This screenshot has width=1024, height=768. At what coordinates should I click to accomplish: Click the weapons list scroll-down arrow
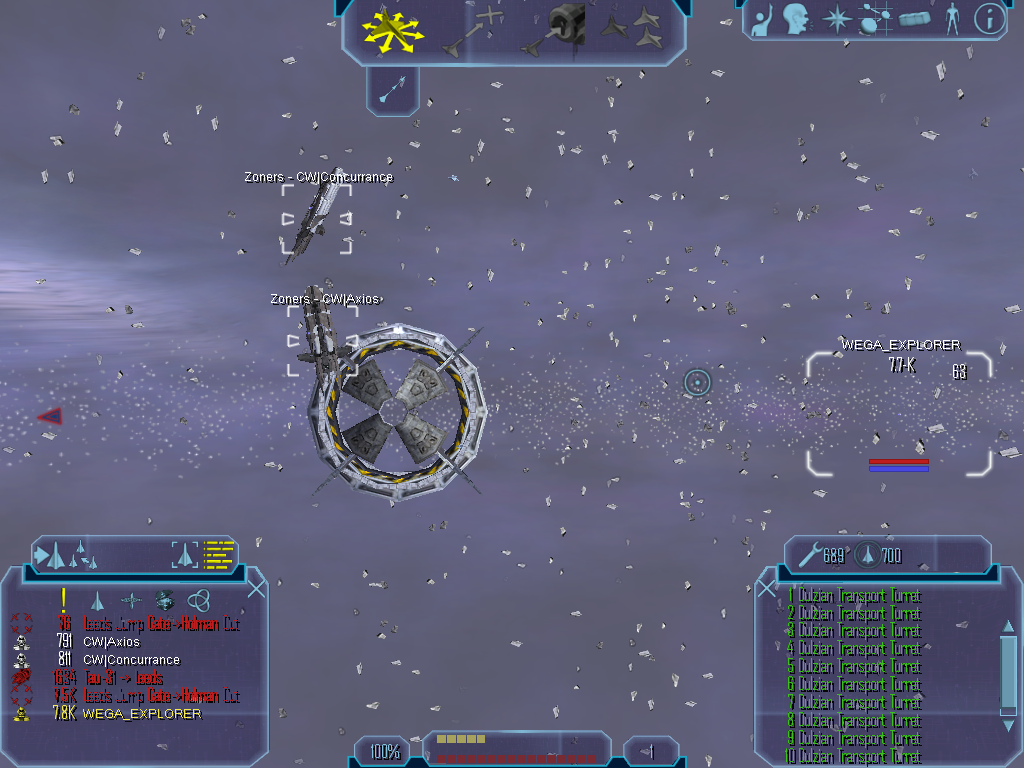coord(1008,726)
